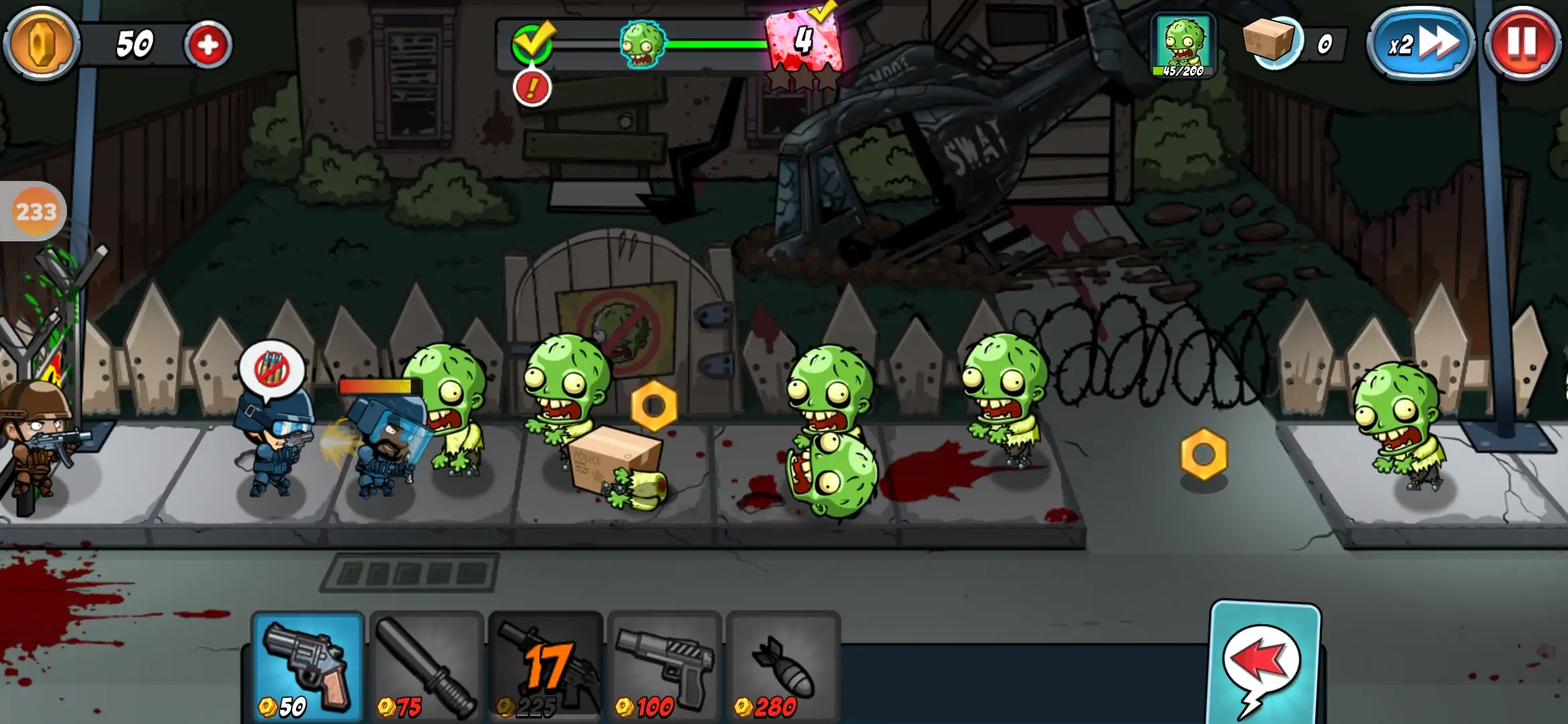The width and height of the screenshot is (1568, 724).
Task: Click the cardboard supply box icon
Action: pyautogui.click(x=1270, y=40)
